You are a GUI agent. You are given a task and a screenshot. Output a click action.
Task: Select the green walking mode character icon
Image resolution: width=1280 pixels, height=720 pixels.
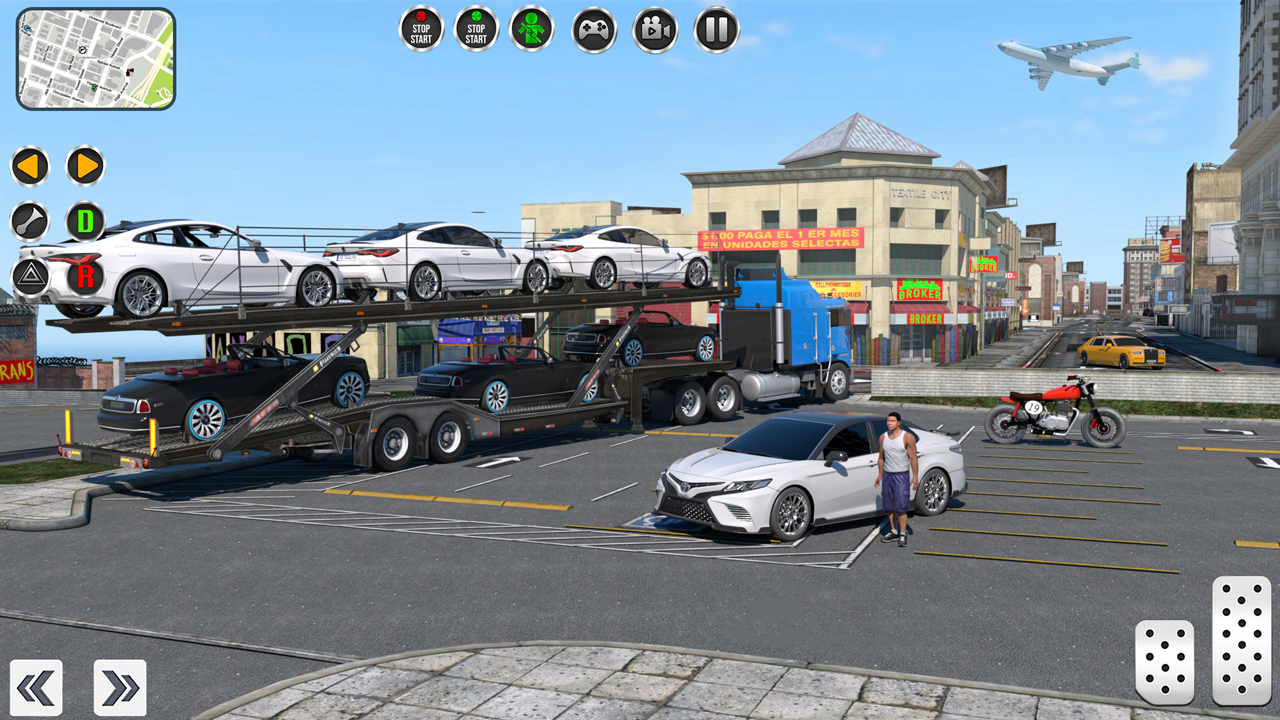point(533,29)
